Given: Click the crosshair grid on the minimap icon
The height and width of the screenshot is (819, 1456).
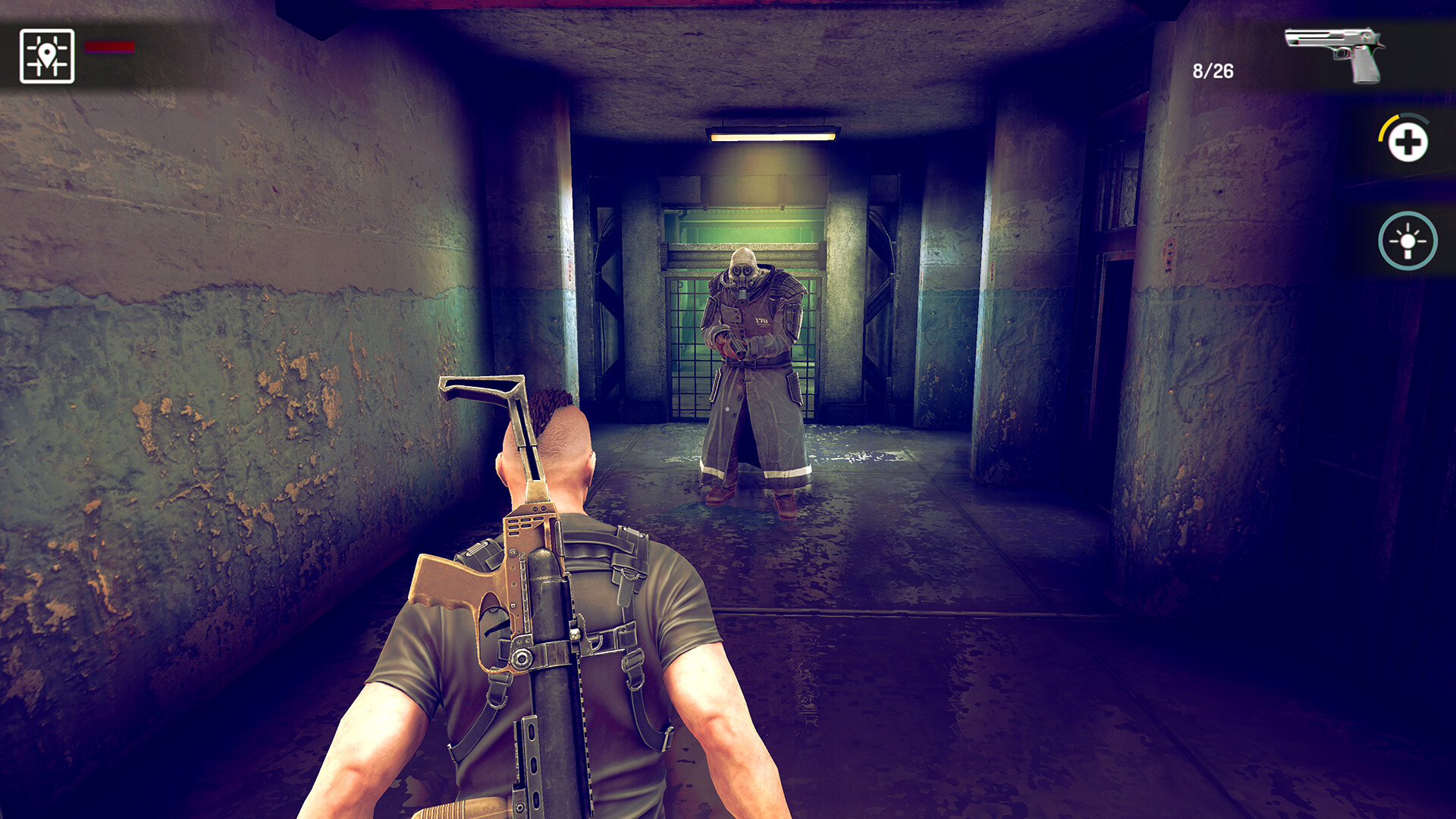Looking at the screenshot, I should coord(47,53).
